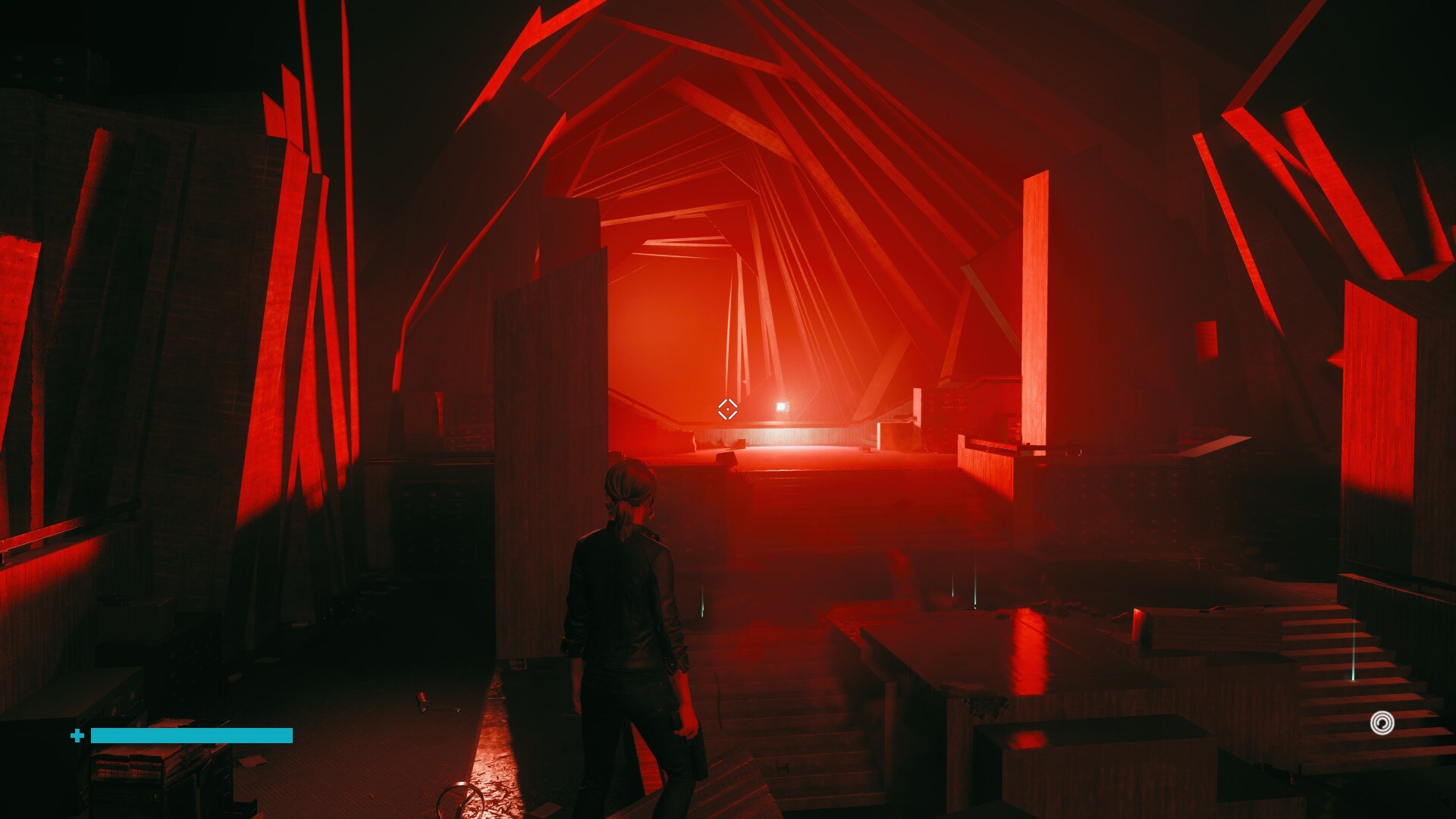Click the spiral autosave icon
1456x819 pixels.
click(1382, 723)
